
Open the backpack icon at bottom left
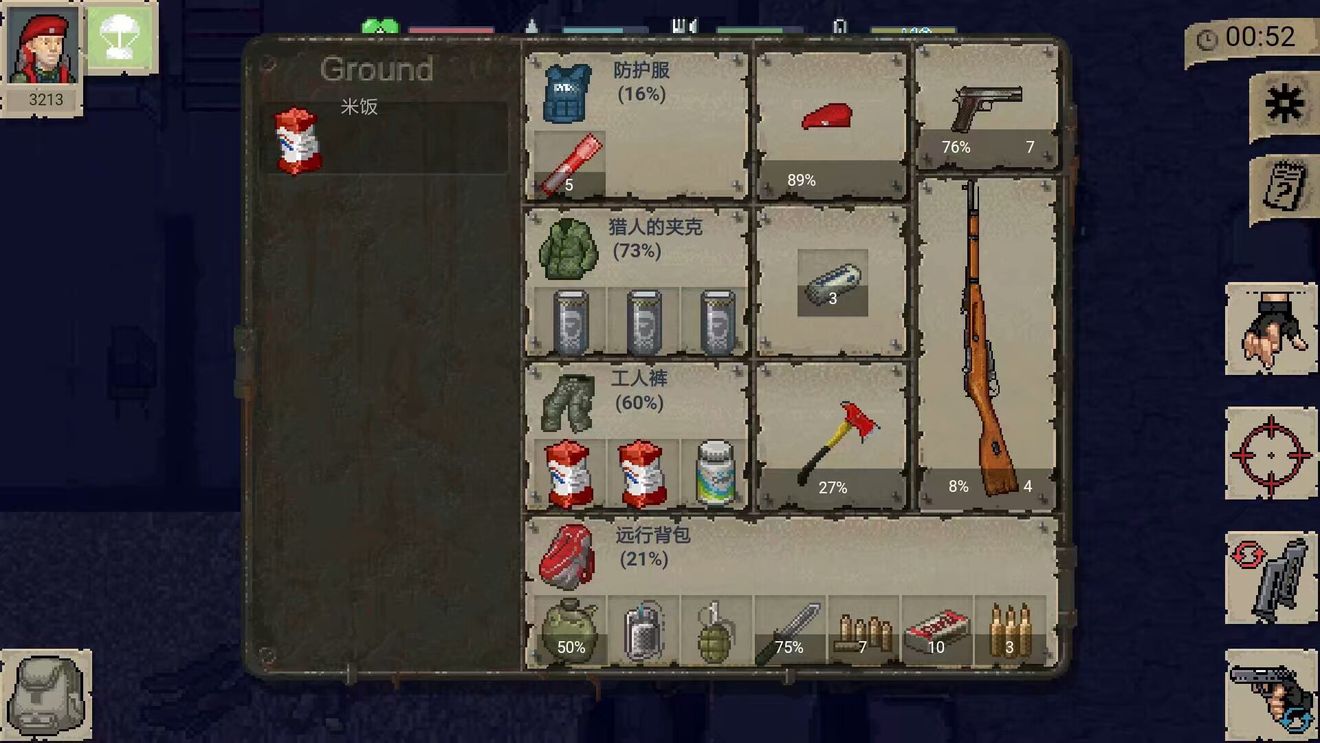(47, 692)
